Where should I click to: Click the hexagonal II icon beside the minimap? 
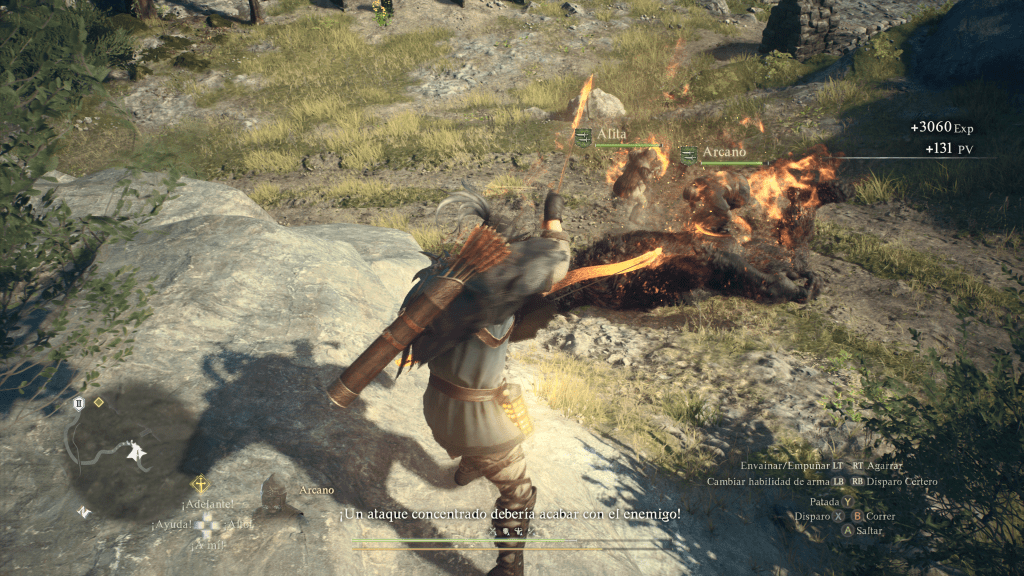(x=78, y=404)
